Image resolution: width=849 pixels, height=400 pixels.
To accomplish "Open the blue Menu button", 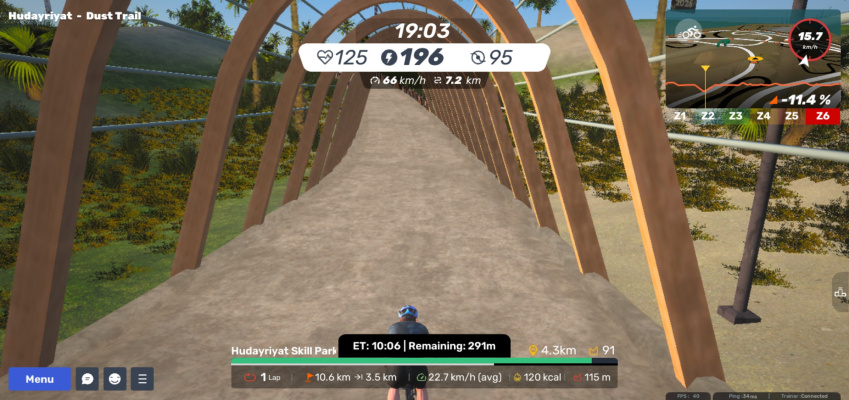I will click(x=40, y=379).
